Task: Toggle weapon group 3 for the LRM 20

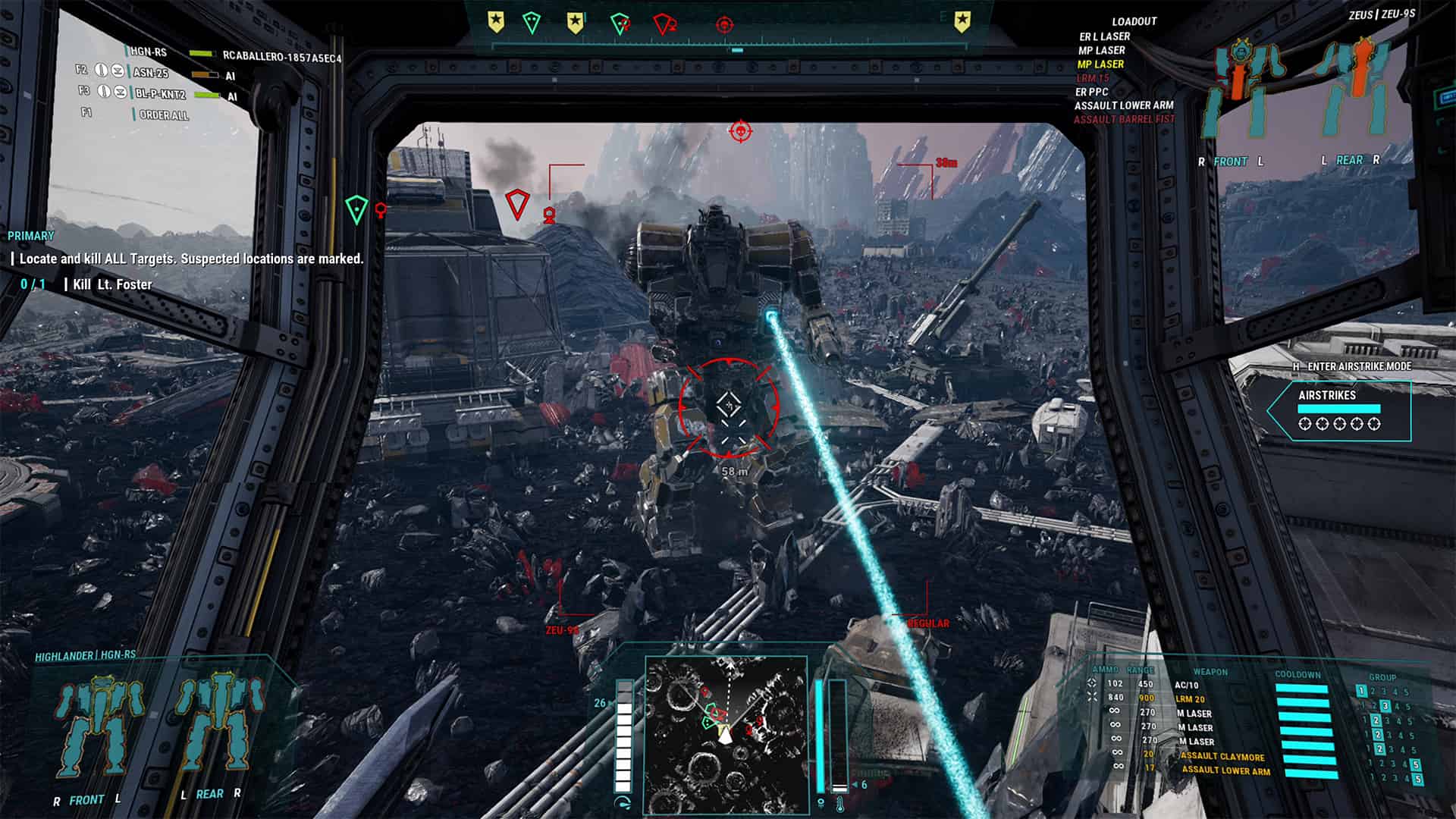Action: [1385, 706]
